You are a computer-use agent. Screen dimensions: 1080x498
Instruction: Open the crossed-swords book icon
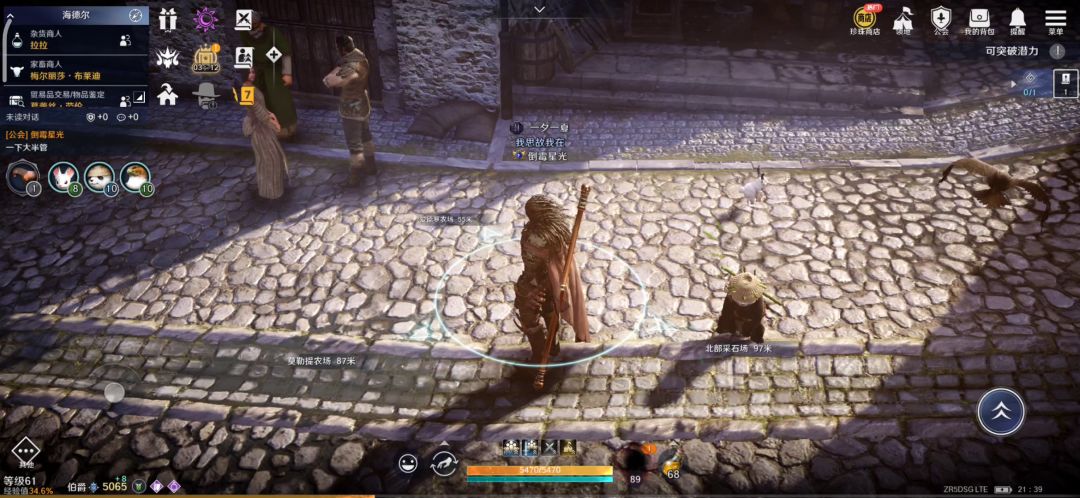click(244, 19)
